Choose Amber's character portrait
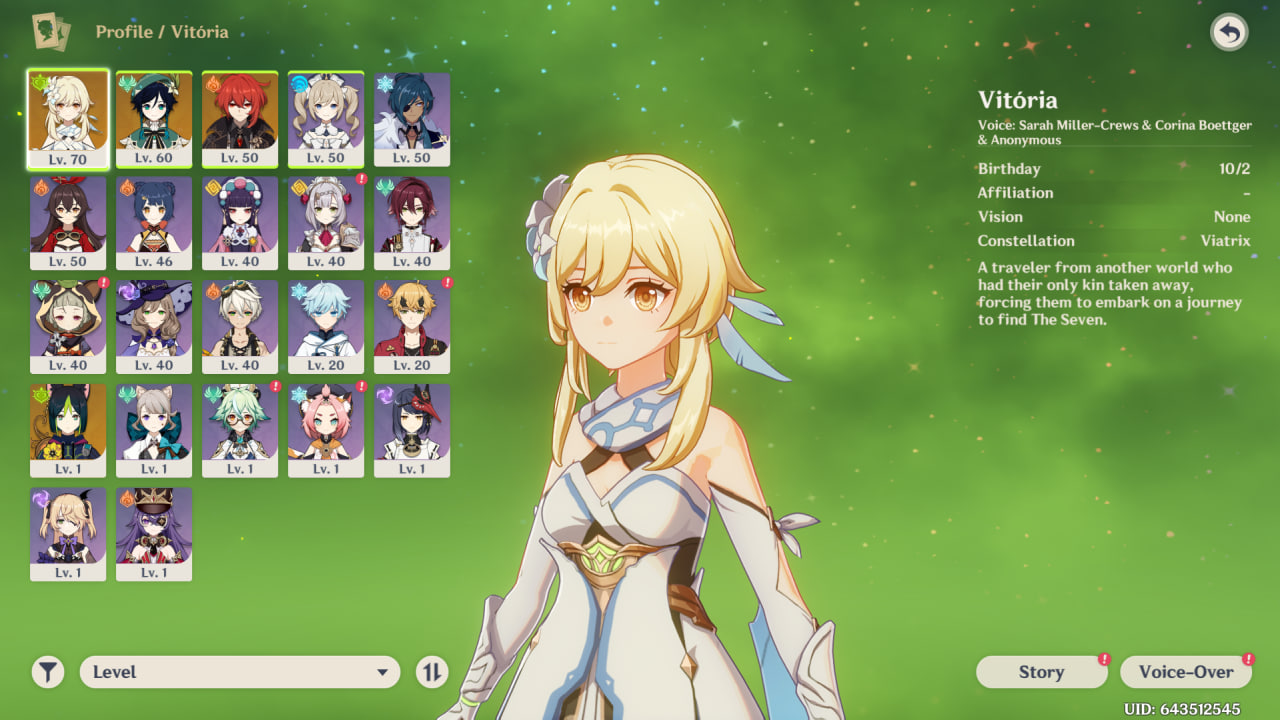 [x=68, y=222]
